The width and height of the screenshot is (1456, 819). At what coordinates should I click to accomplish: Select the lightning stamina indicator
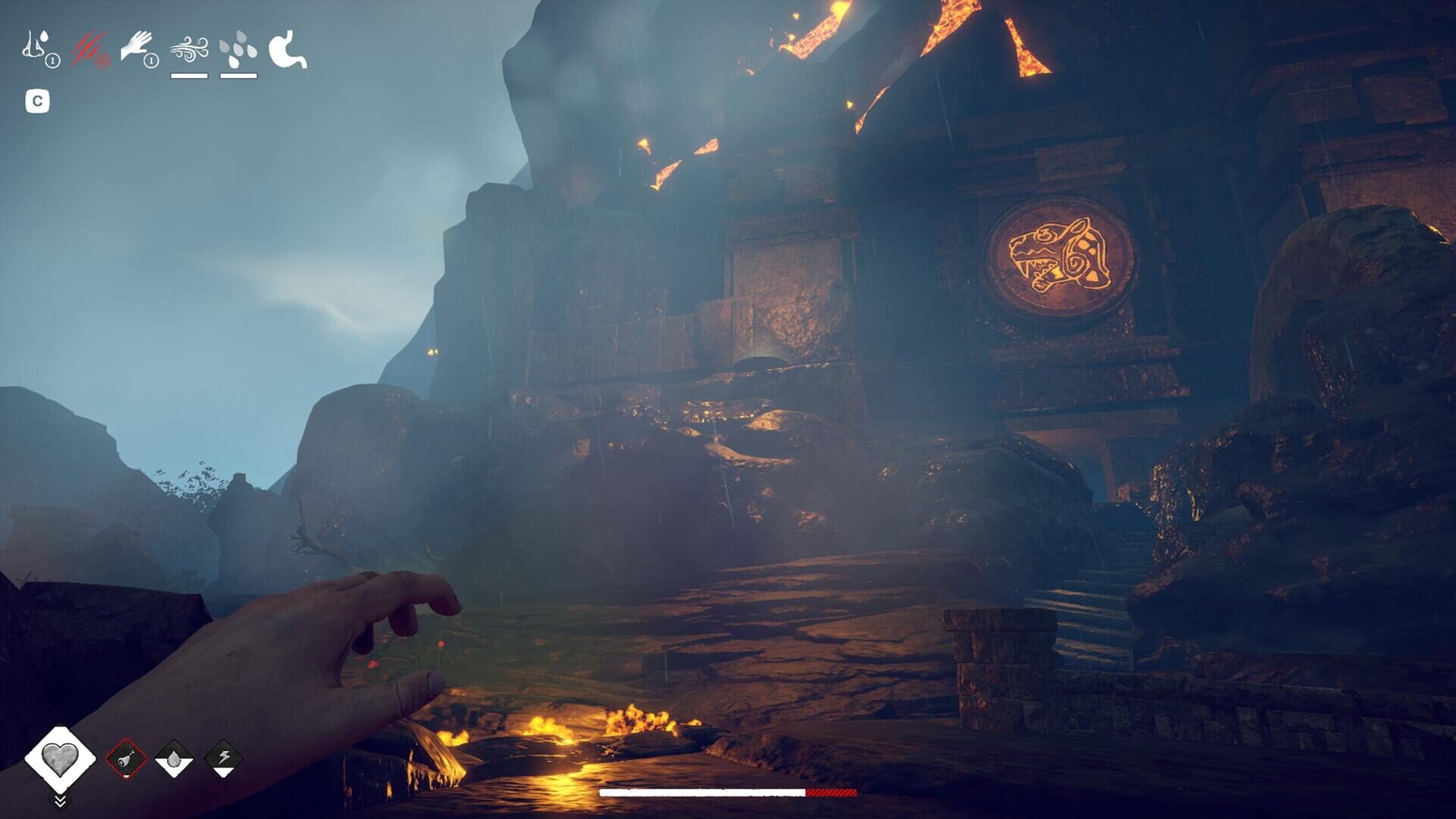pyautogui.click(x=222, y=758)
